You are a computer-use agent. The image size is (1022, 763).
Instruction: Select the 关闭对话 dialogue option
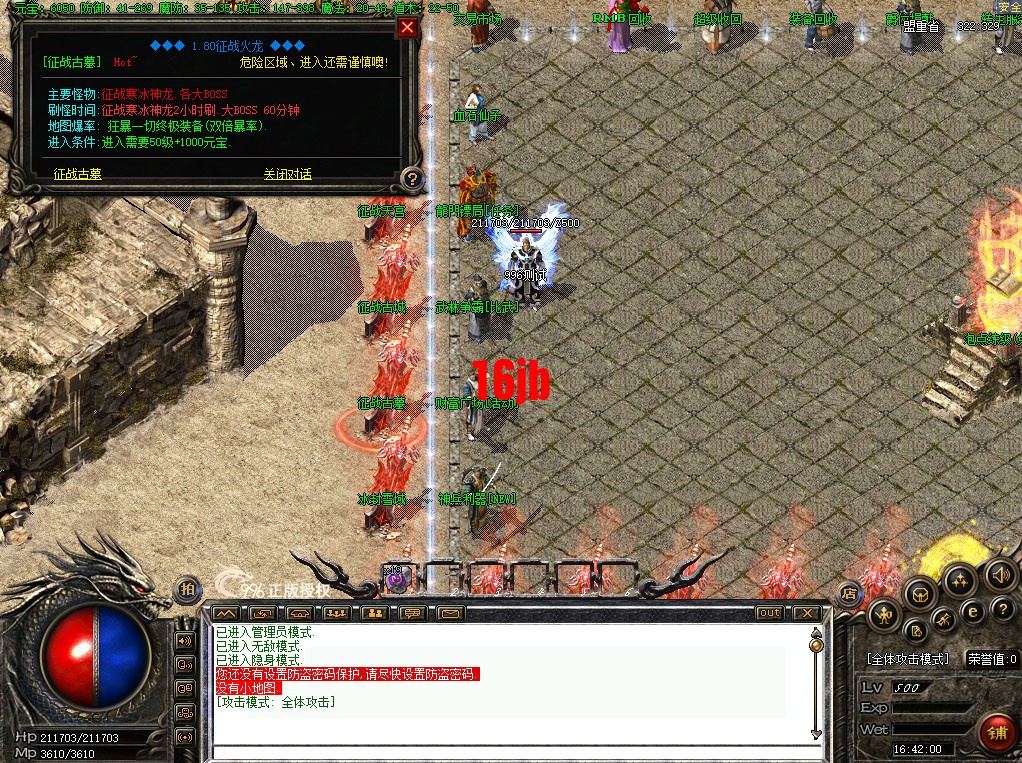point(287,174)
